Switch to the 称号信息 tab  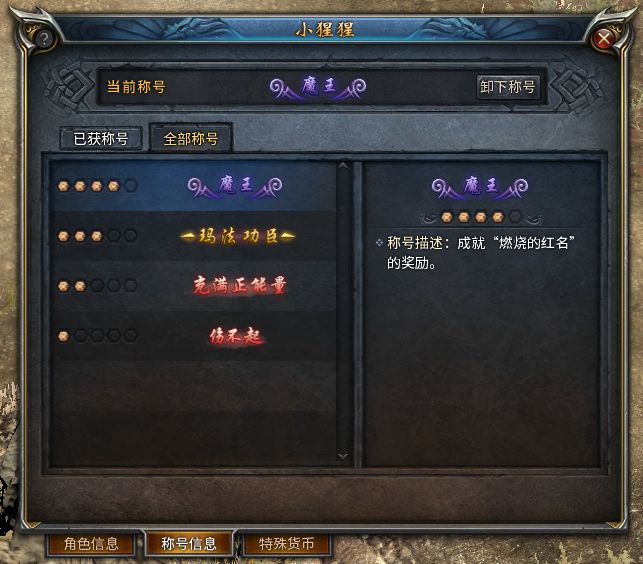pos(189,544)
